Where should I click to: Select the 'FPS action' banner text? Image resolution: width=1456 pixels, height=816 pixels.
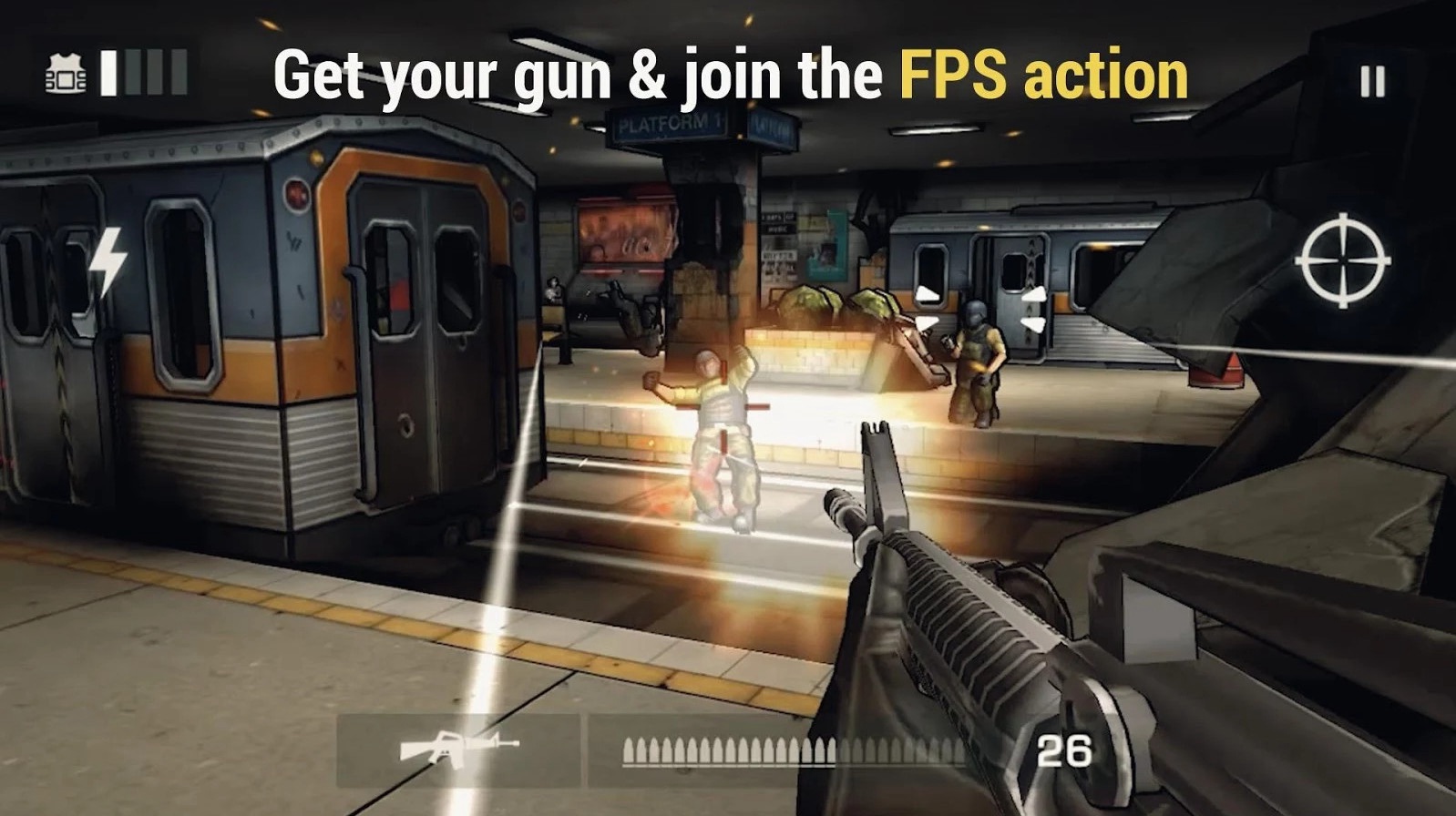pos(1045,76)
